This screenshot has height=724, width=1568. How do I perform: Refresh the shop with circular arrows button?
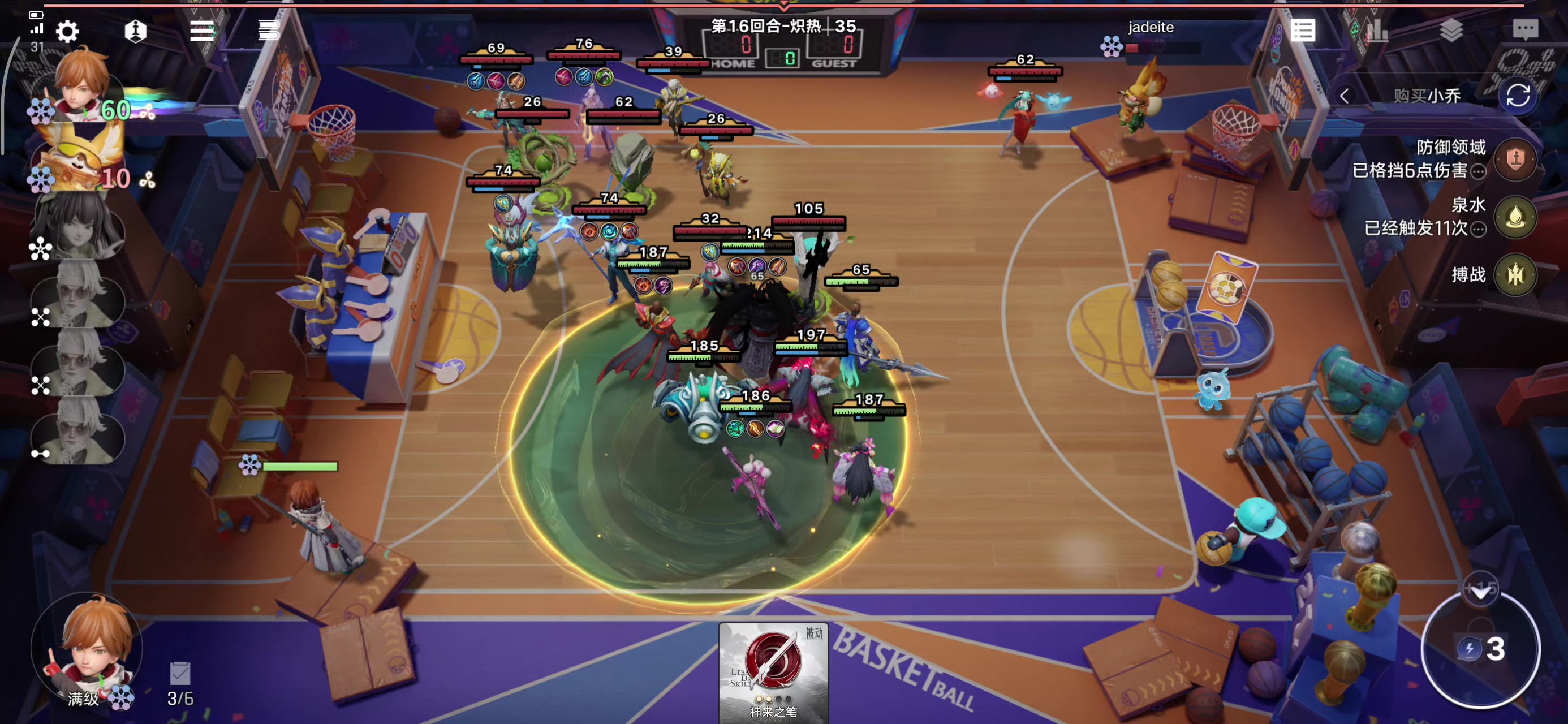(x=1518, y=96)
